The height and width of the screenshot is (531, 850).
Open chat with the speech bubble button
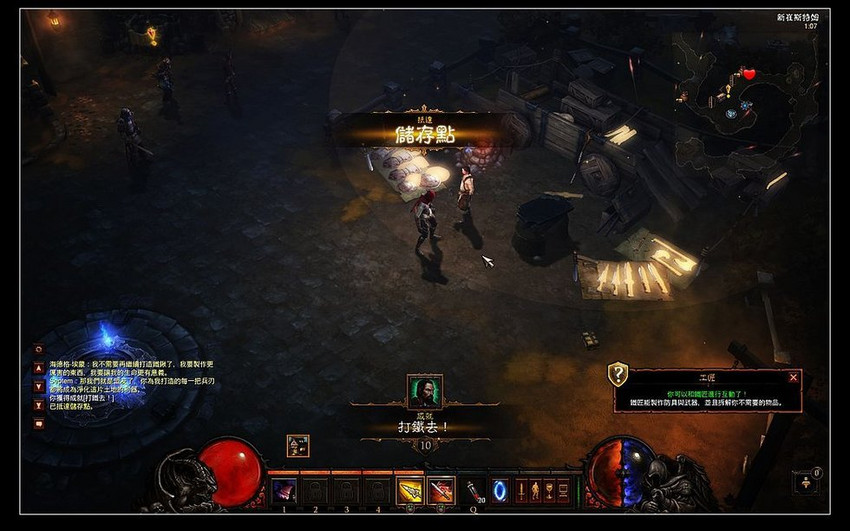tap(40, 423)
